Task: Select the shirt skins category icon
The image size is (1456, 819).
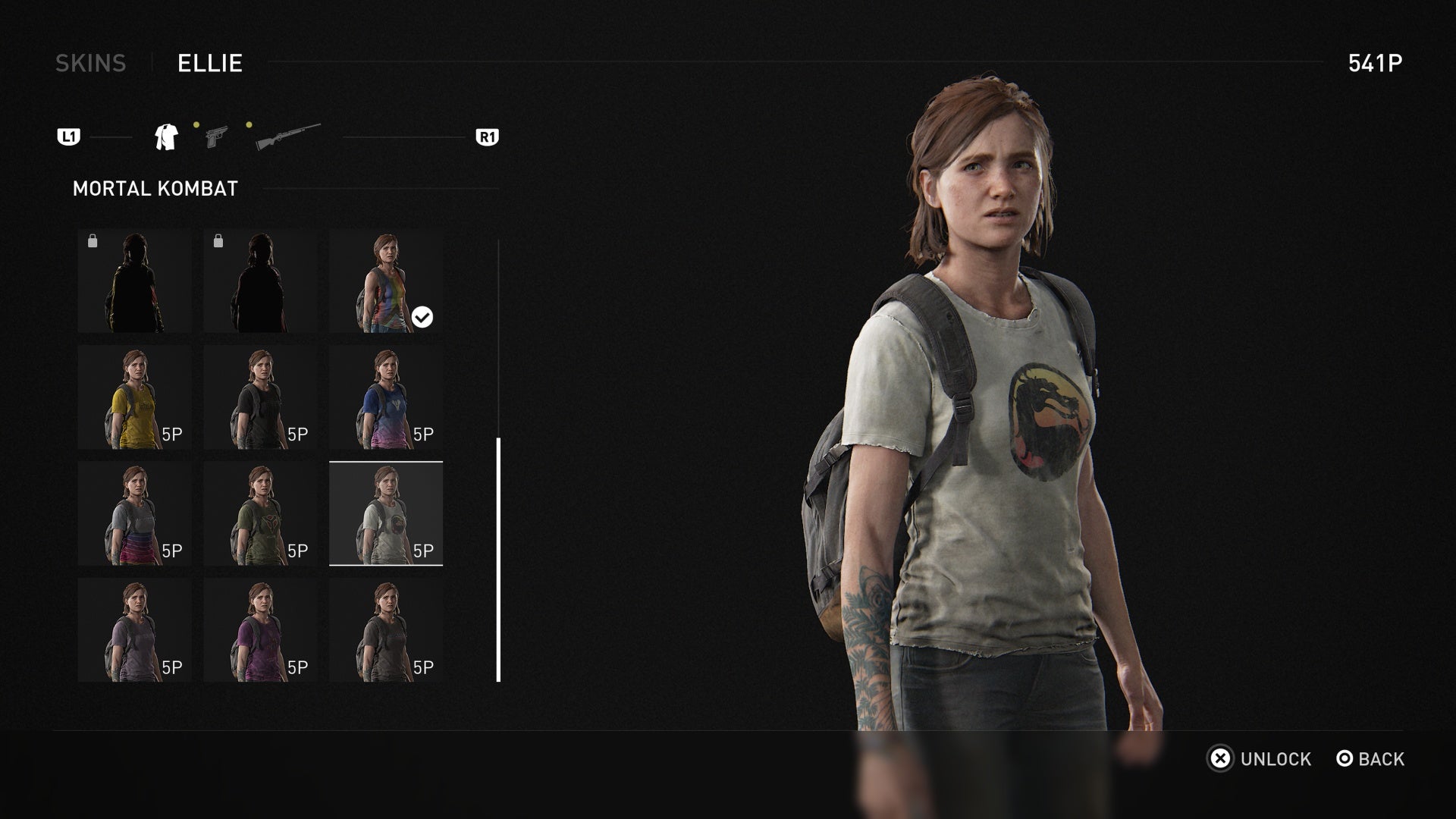Action: tap(167, 137)
